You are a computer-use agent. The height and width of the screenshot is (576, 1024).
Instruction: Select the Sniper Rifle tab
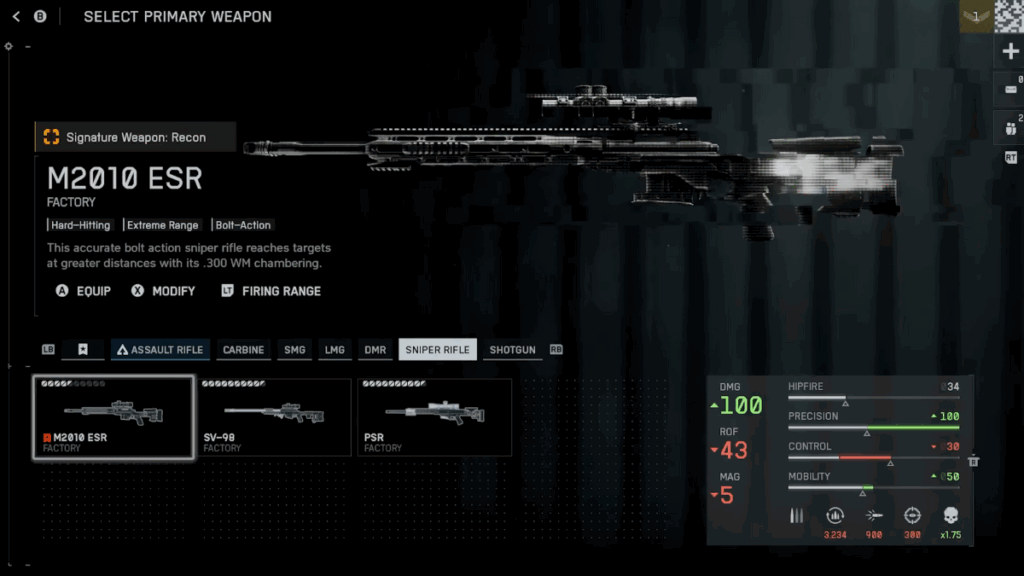click(x=437, y=350)
